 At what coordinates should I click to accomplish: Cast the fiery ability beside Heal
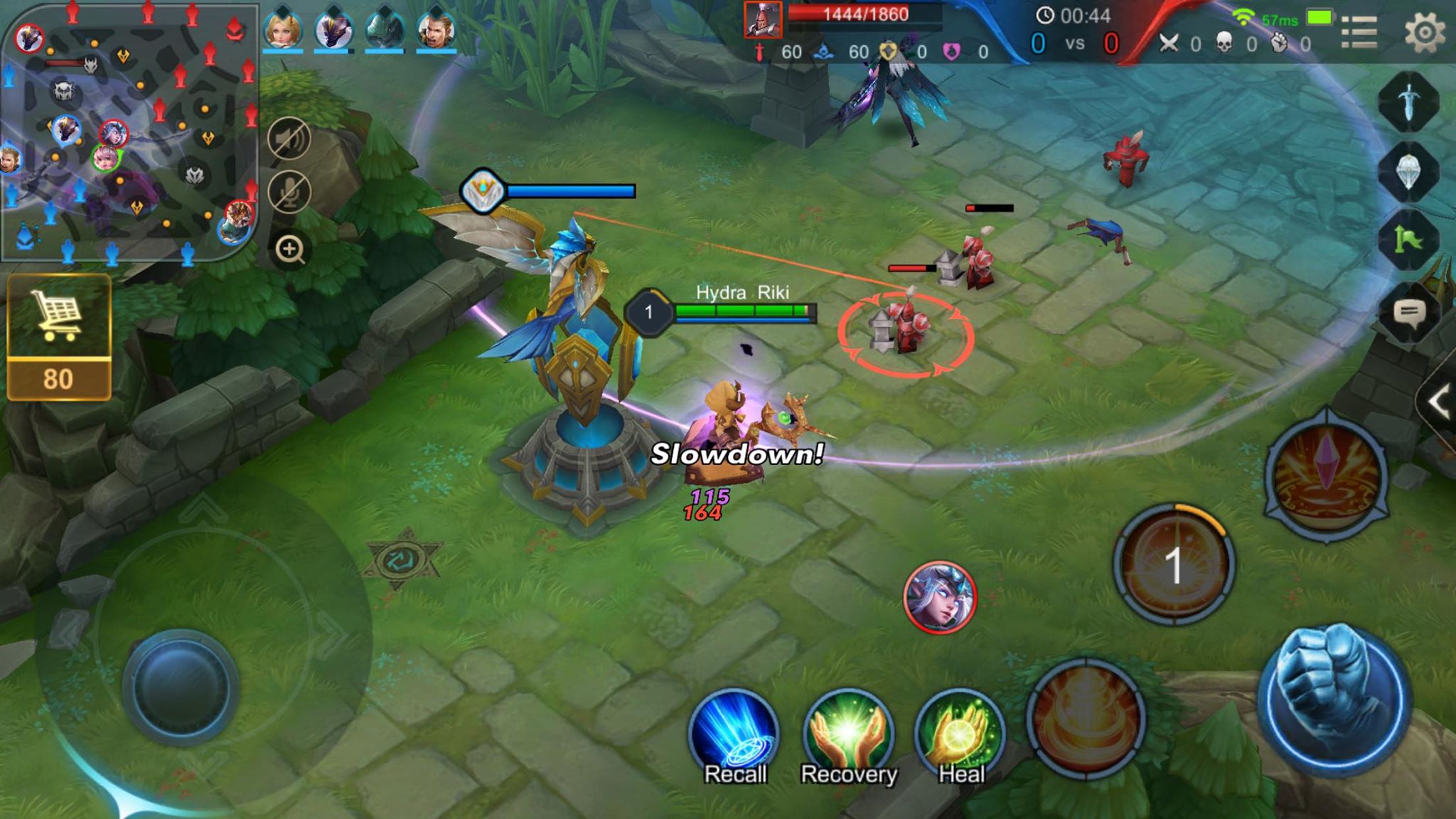point(1086,718)
